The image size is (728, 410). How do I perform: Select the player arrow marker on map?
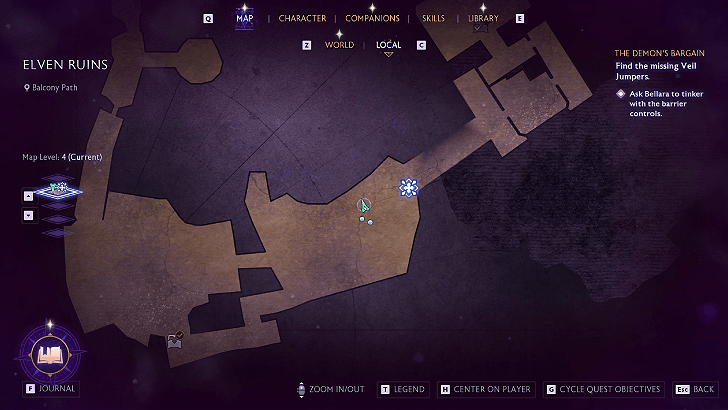click(364, 205)
